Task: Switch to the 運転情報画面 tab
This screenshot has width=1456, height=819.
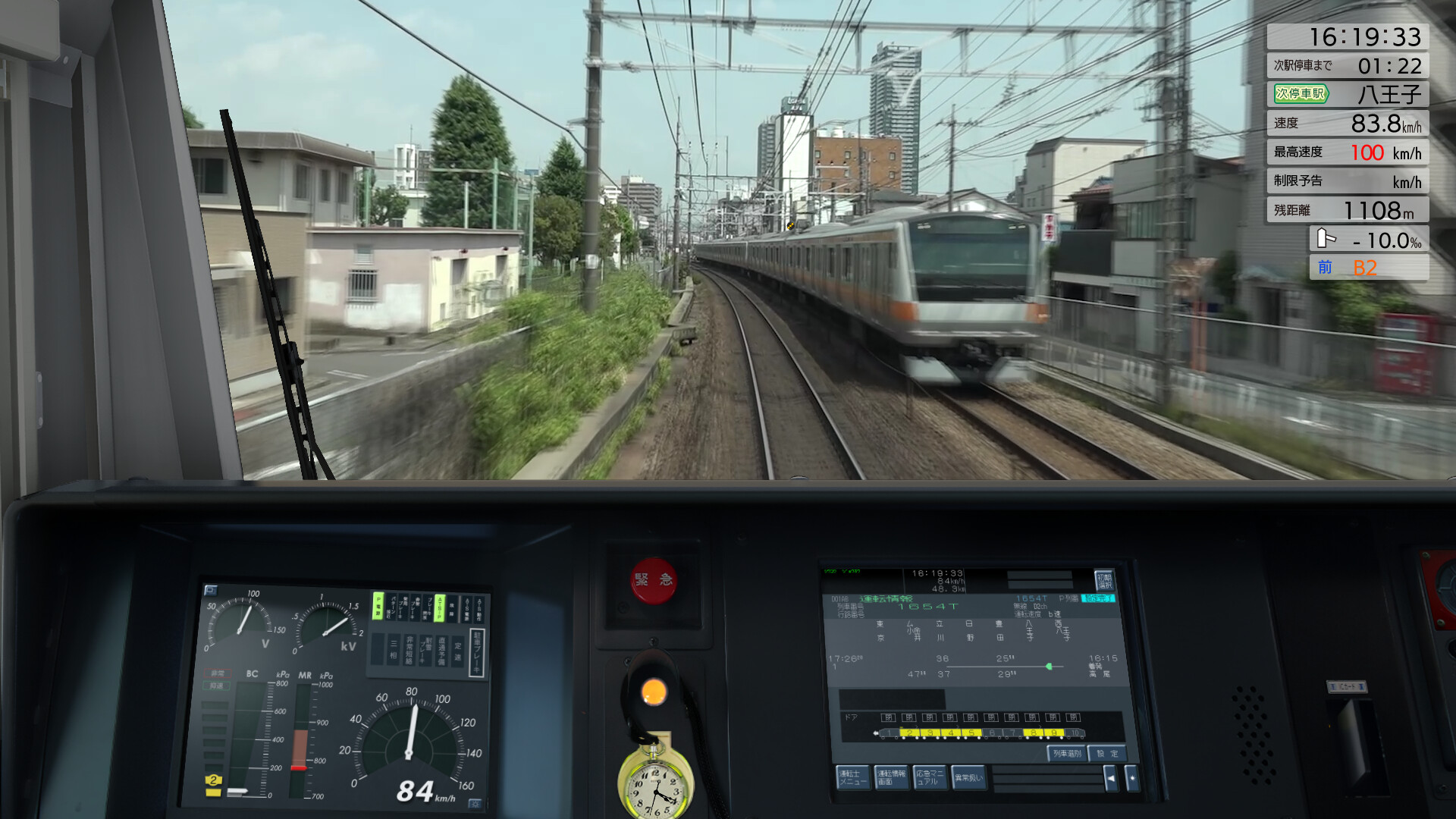Action: pos(892,778)
